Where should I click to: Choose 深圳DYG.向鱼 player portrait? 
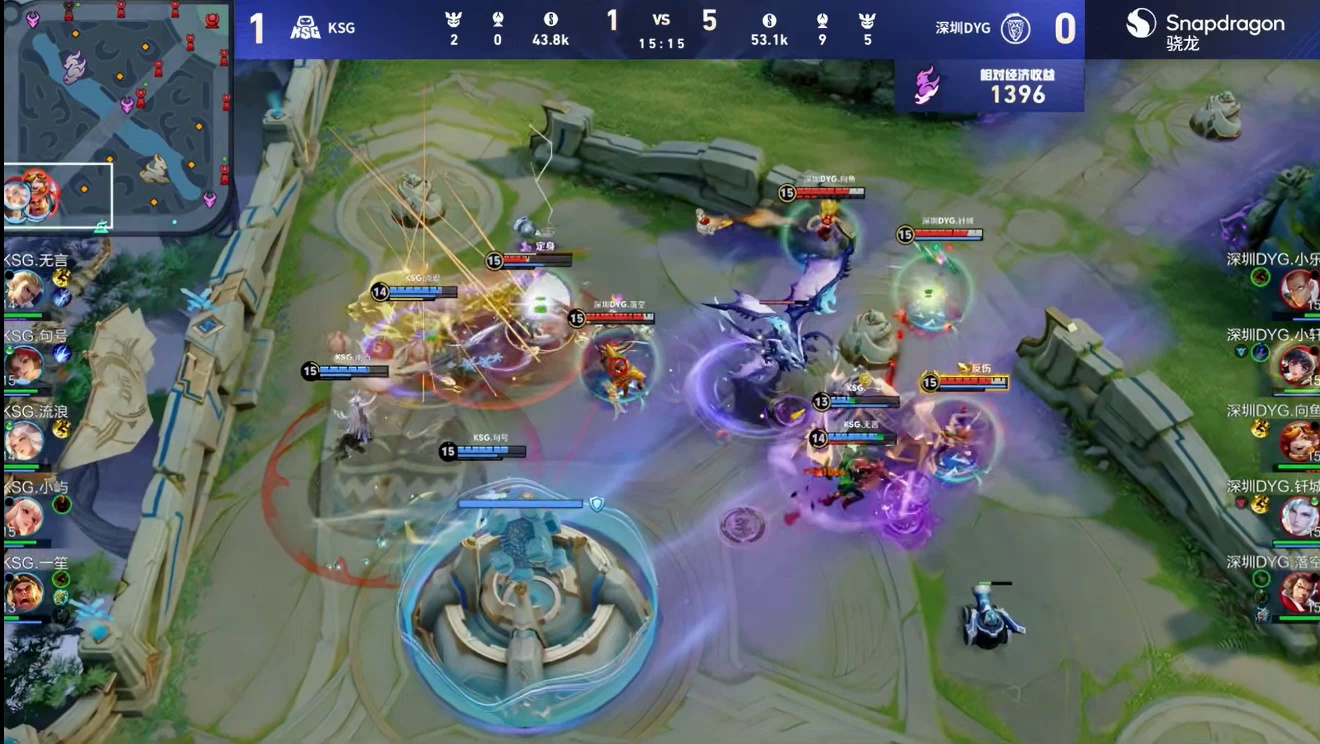[x=1300, y=441]
